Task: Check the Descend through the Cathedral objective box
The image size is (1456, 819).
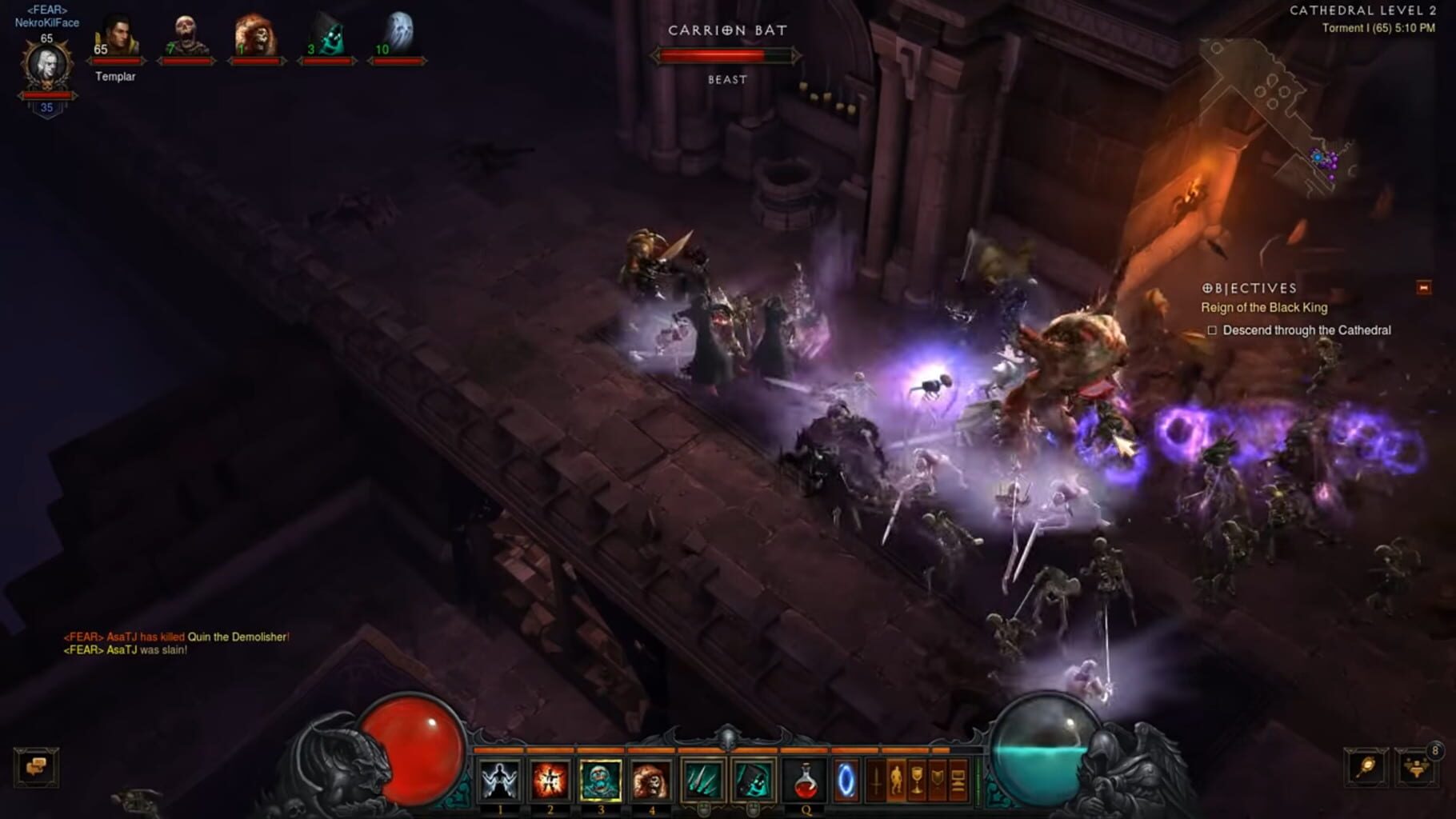Action: pyautogui.click(x=1213, y=330)
